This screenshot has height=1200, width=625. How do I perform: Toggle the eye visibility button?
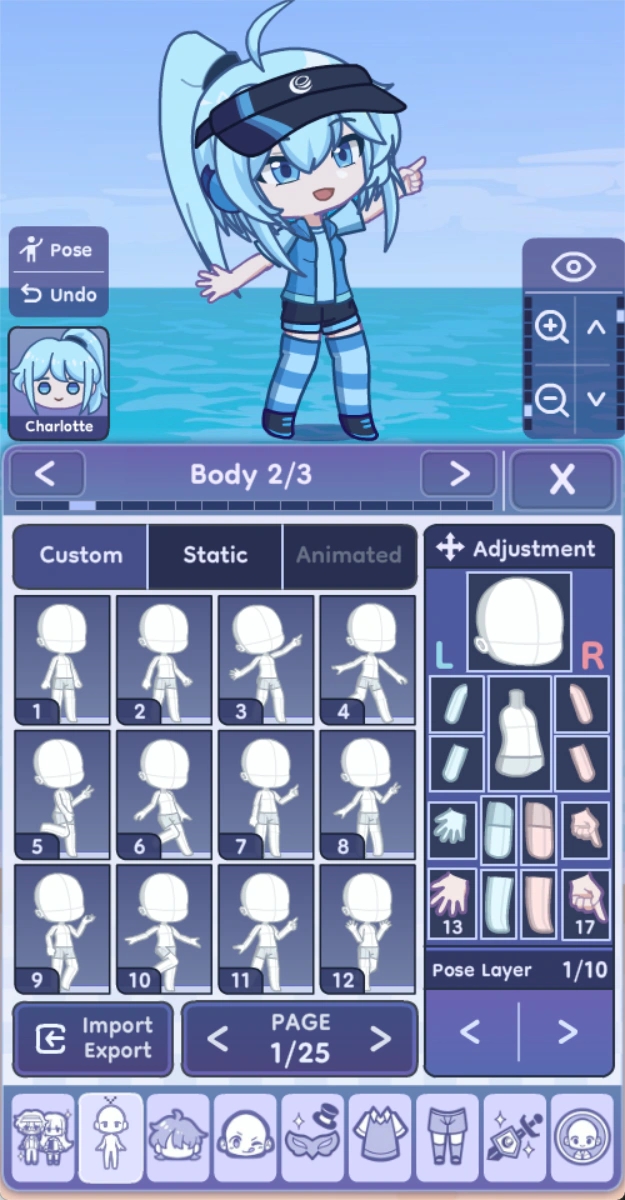[573, 267]
